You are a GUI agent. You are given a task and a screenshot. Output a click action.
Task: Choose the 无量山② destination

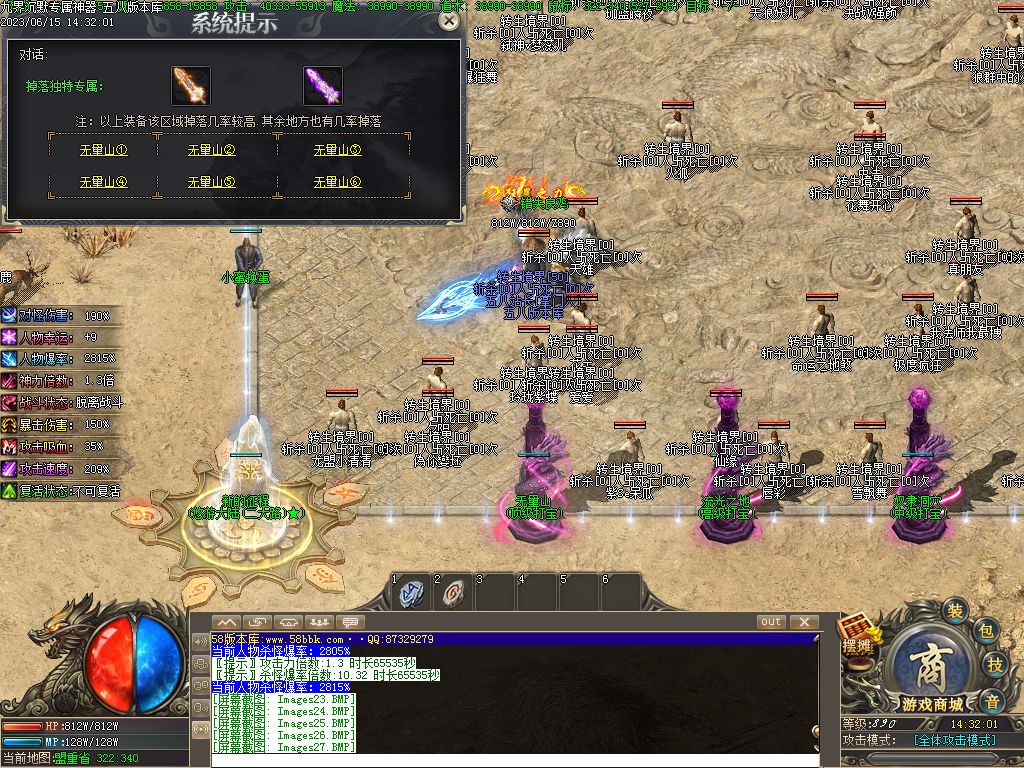212,151
